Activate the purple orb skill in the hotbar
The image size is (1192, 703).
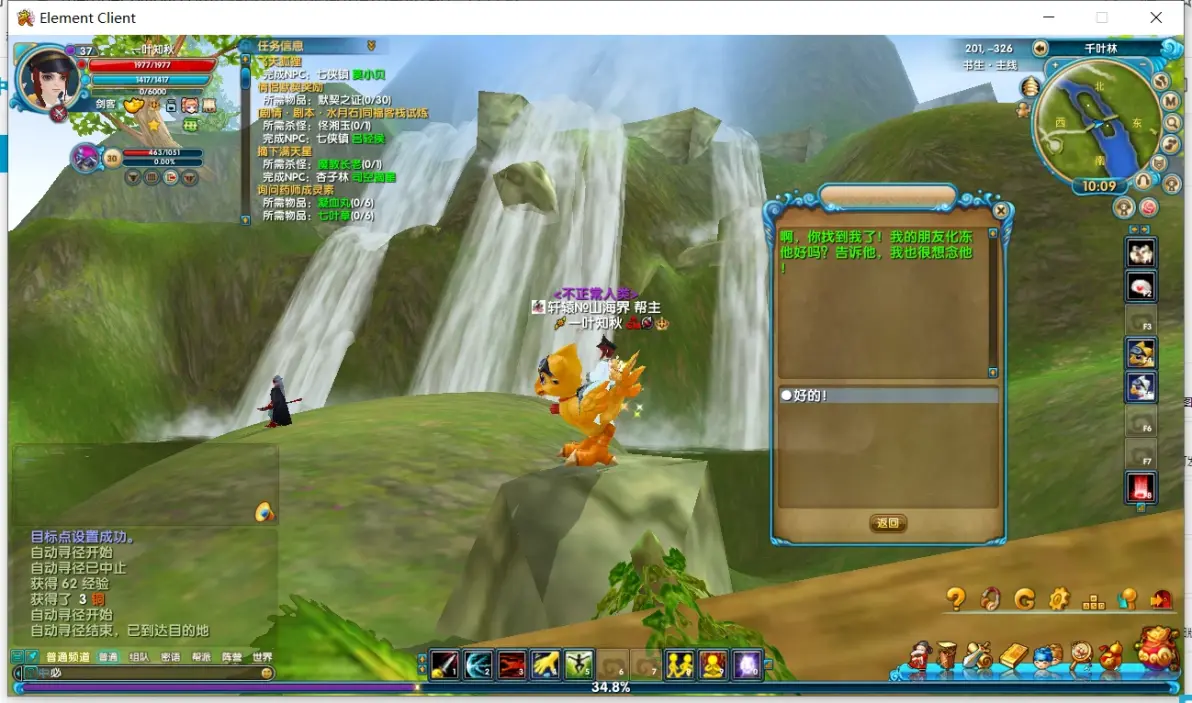tap(747, 664)
